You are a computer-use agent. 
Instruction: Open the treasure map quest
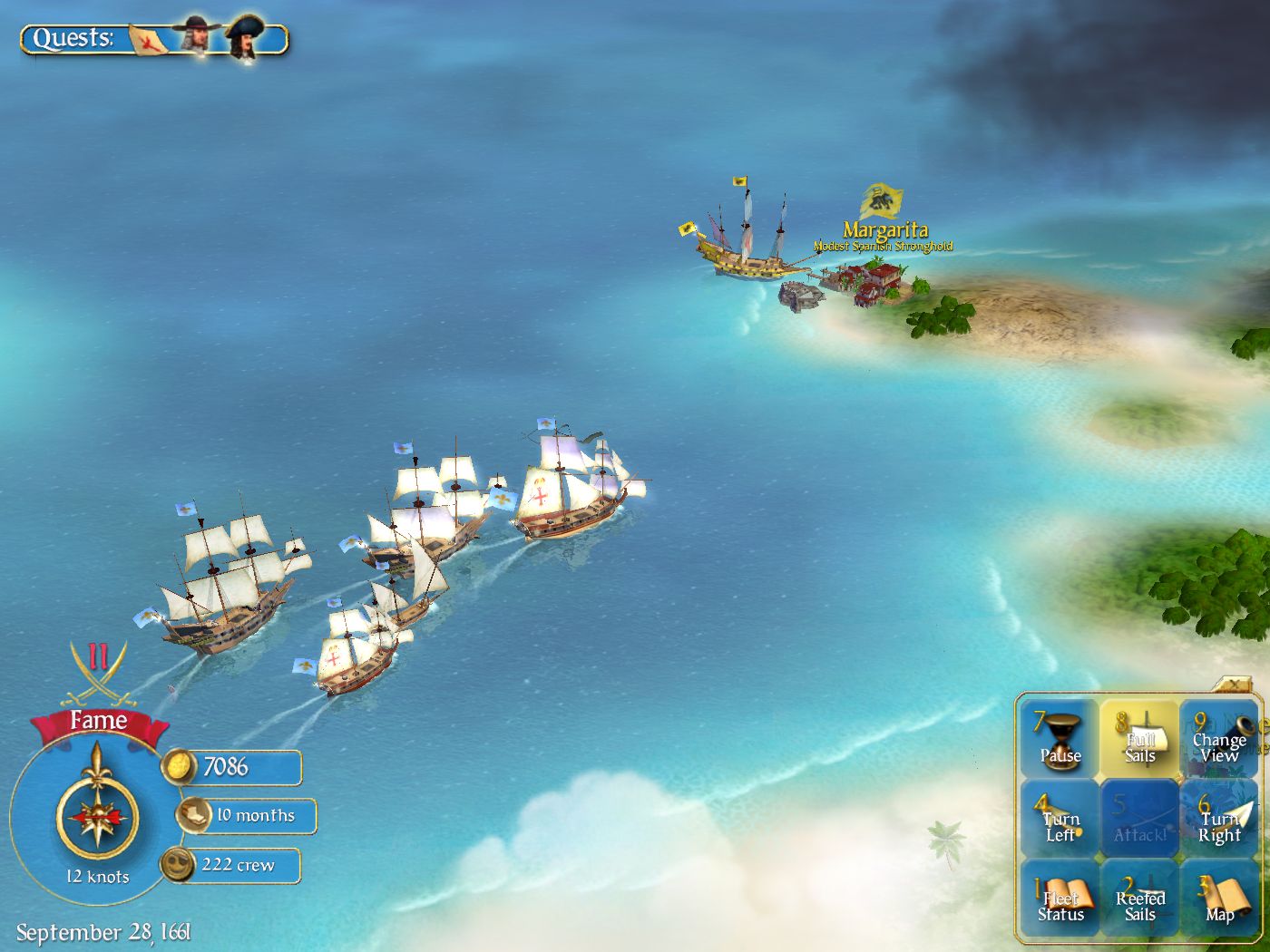point(150,39)
